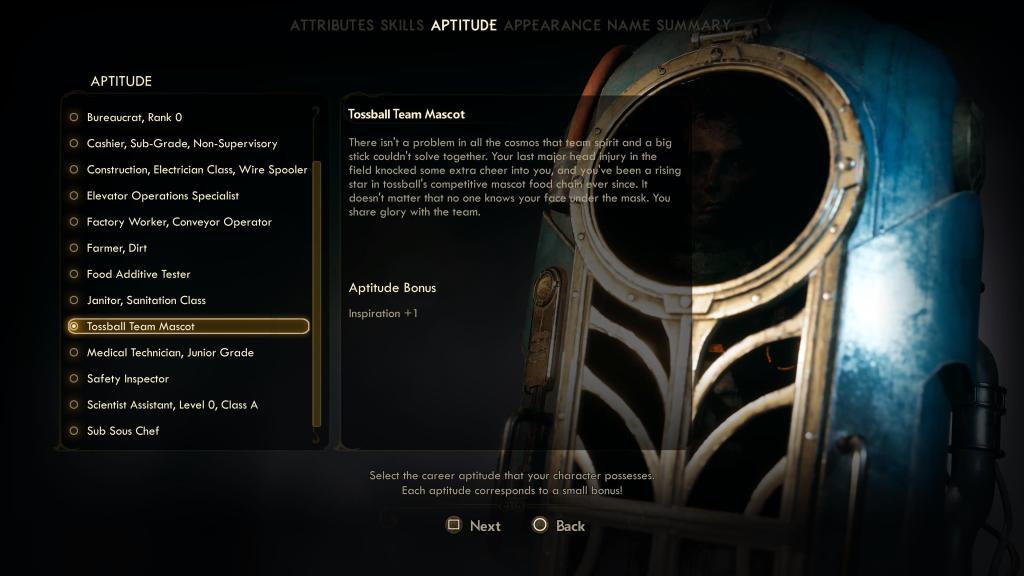Screen dimensions: 1024x576
Task: Select the Bureaucrat, Rank 0 aptitude
Action: coord(134,118)
